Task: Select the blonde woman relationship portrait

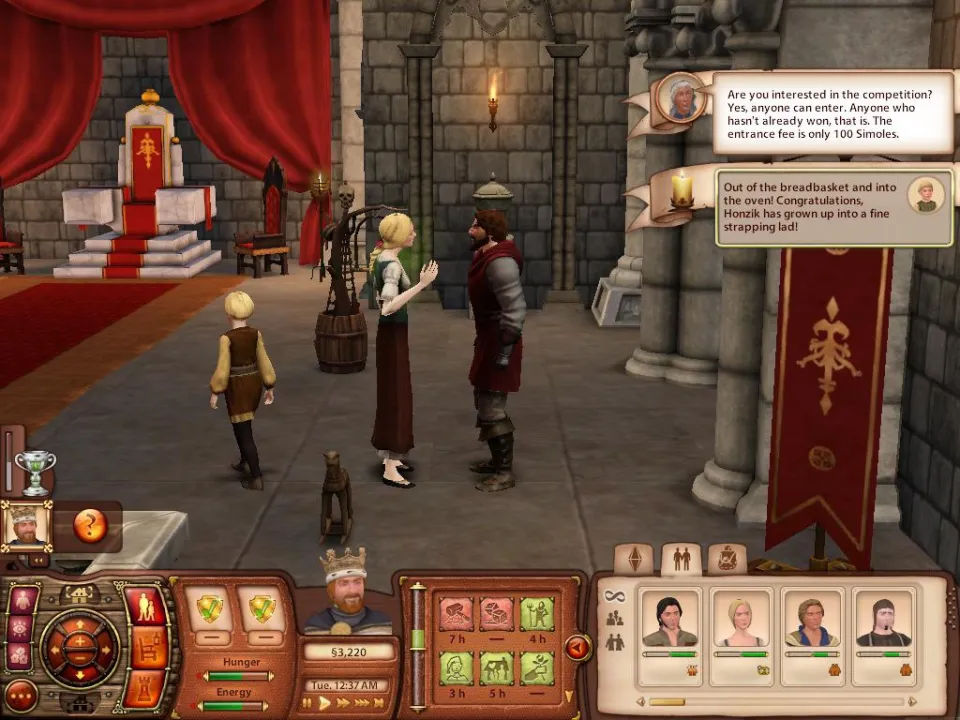Action: point(741,620)
